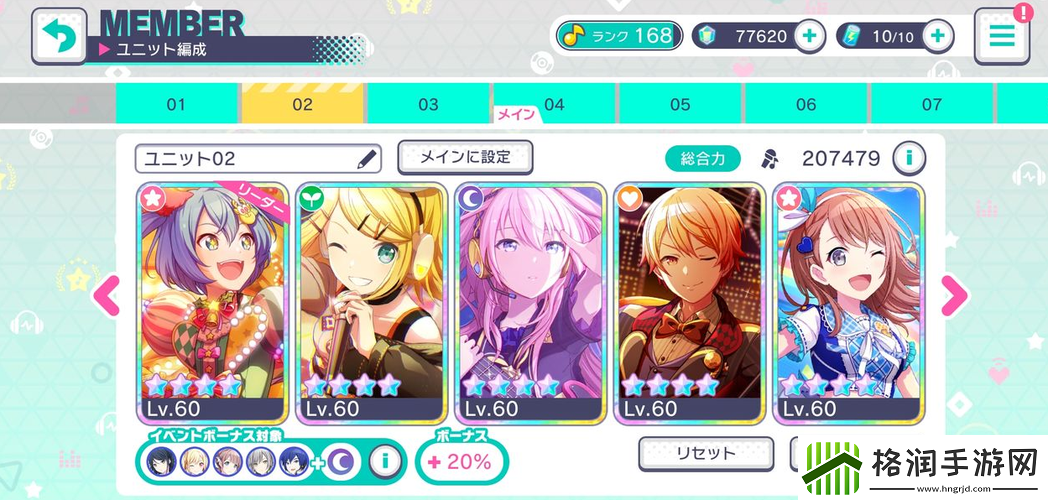Open unit tab 05
The height and width of the screenshot is (500, 1048).
680,104
